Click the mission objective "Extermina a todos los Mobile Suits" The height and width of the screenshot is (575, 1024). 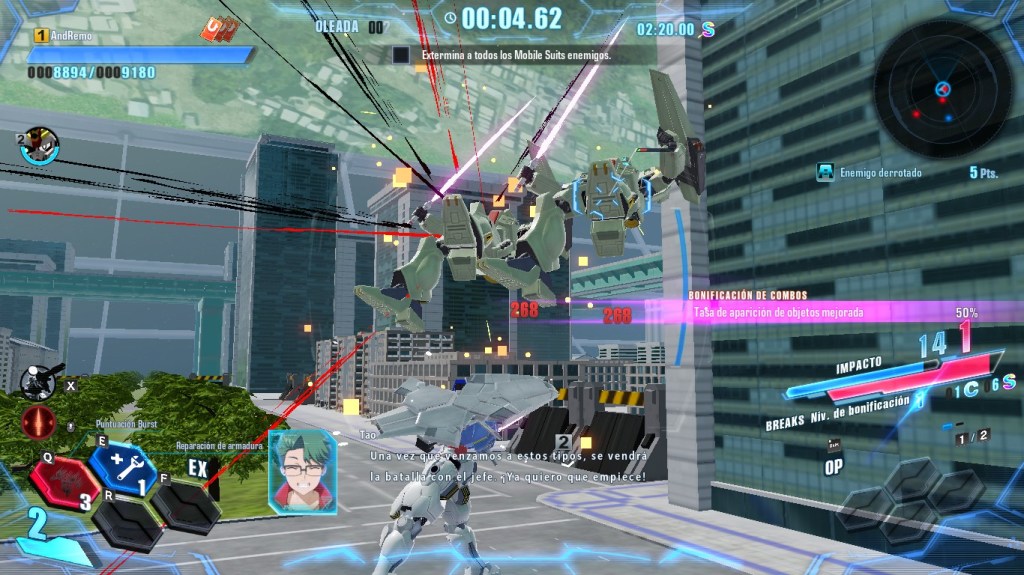tap(515, 56)
